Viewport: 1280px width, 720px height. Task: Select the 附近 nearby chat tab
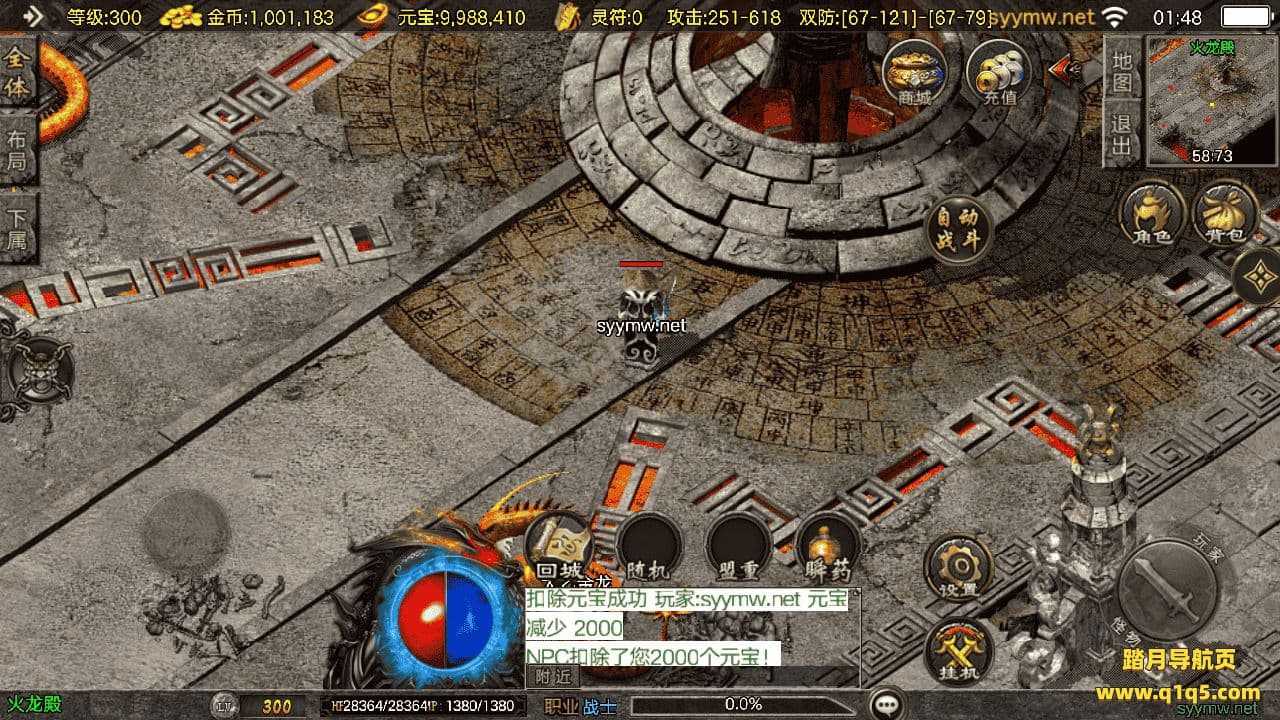(553, 676)
